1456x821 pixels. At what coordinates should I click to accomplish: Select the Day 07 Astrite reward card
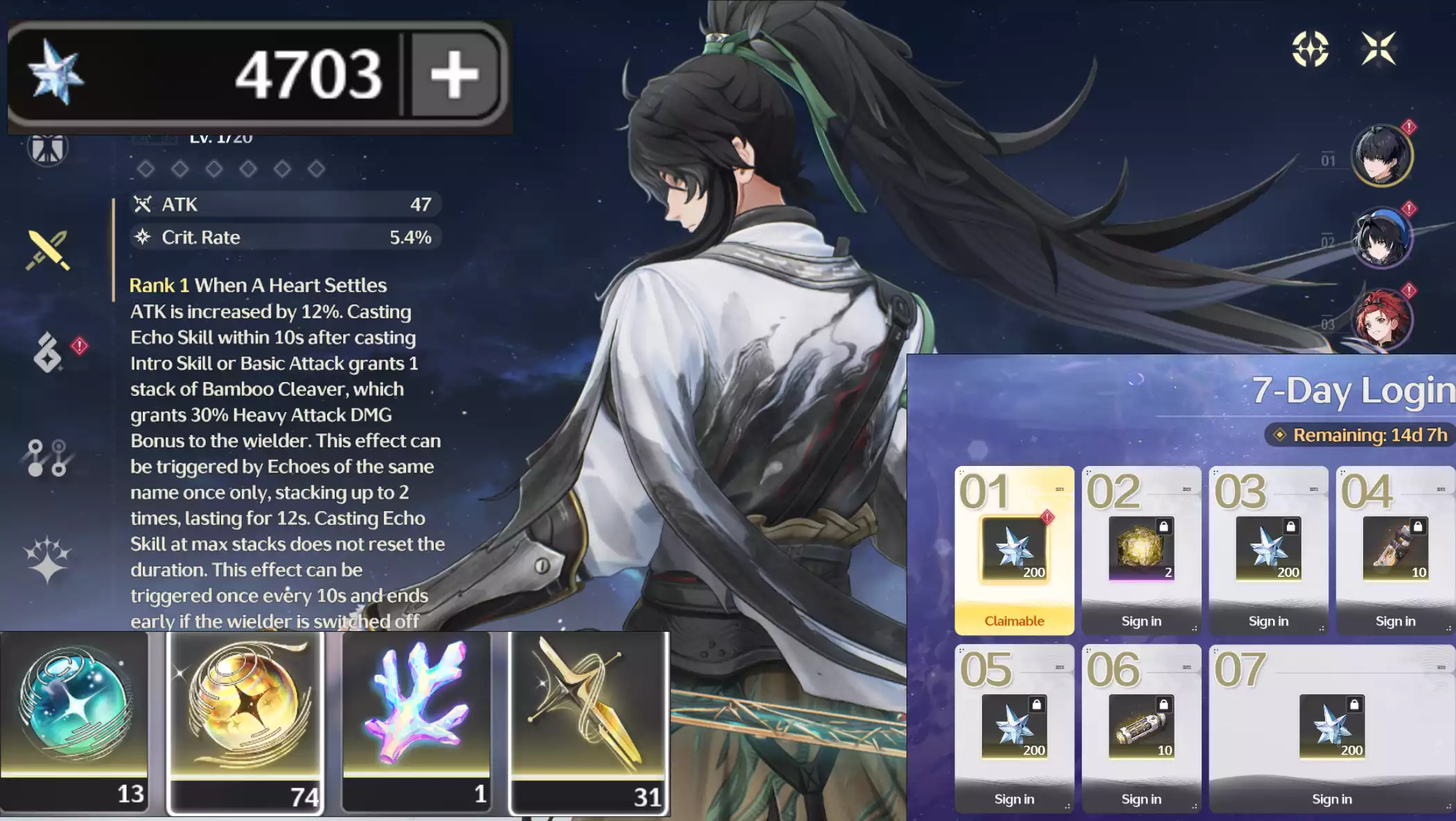point(1331,728)
